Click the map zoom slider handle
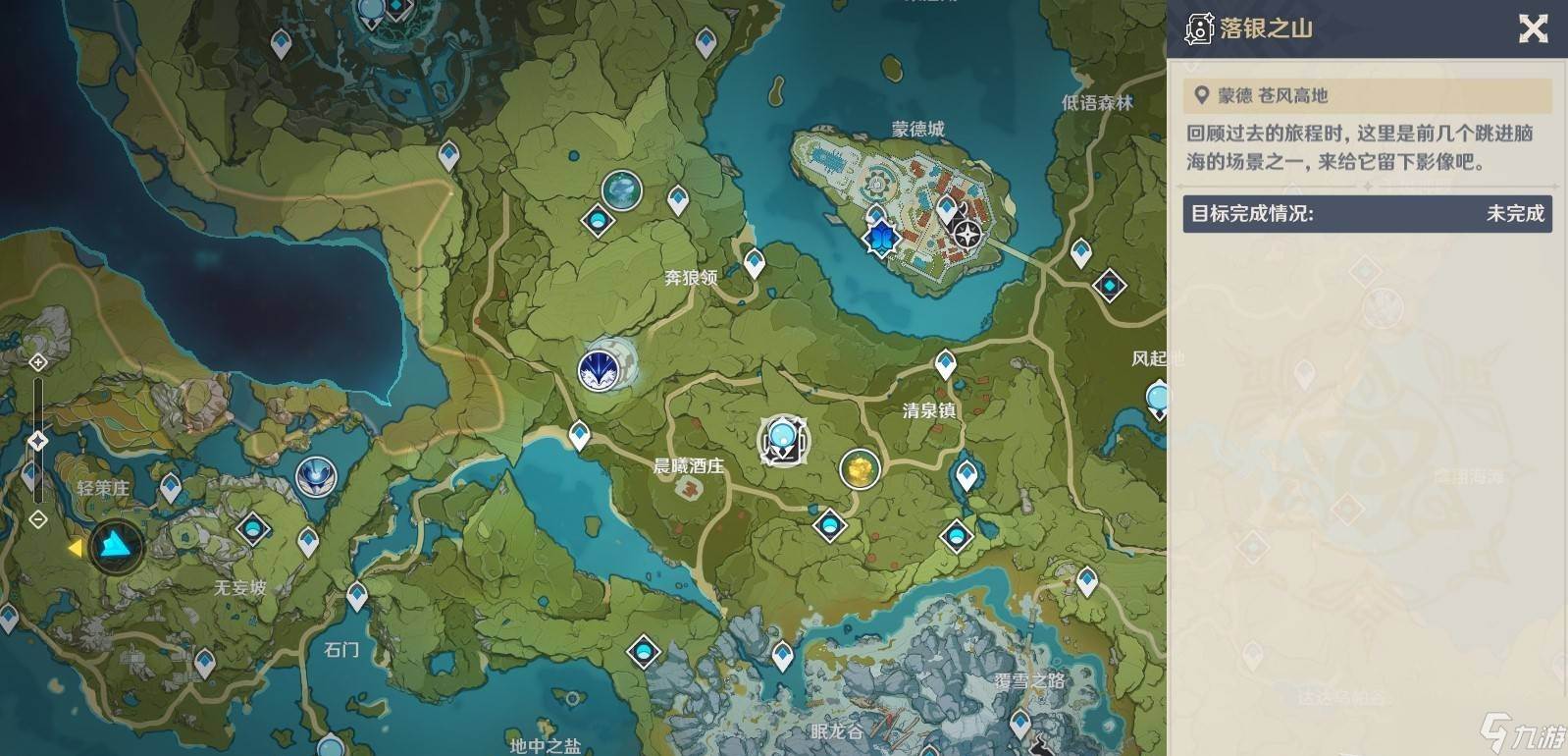Image resolution: width=1568 pixels, height=756 pixels. click(38, 441)
